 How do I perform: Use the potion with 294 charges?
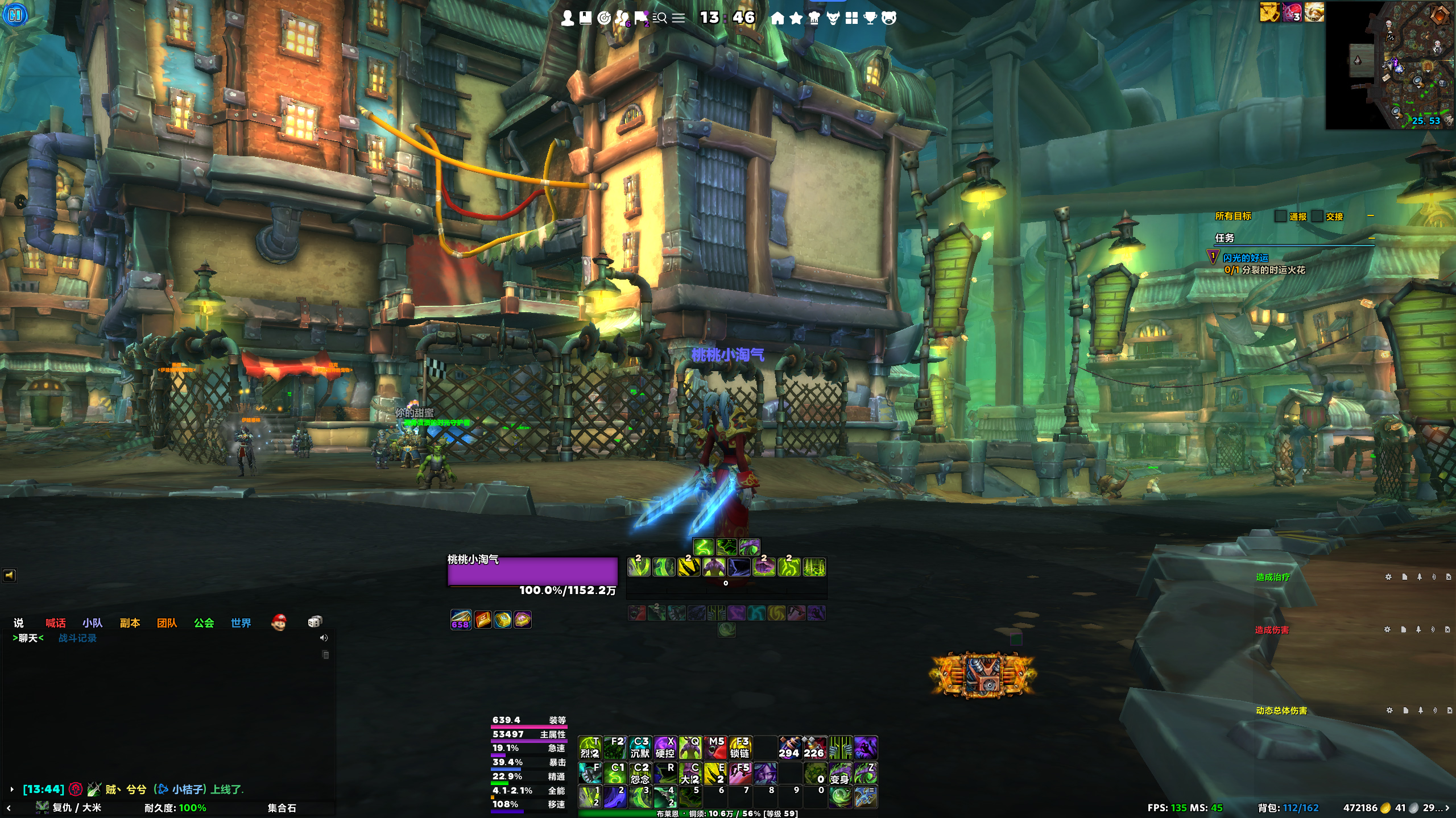point(789,748)
